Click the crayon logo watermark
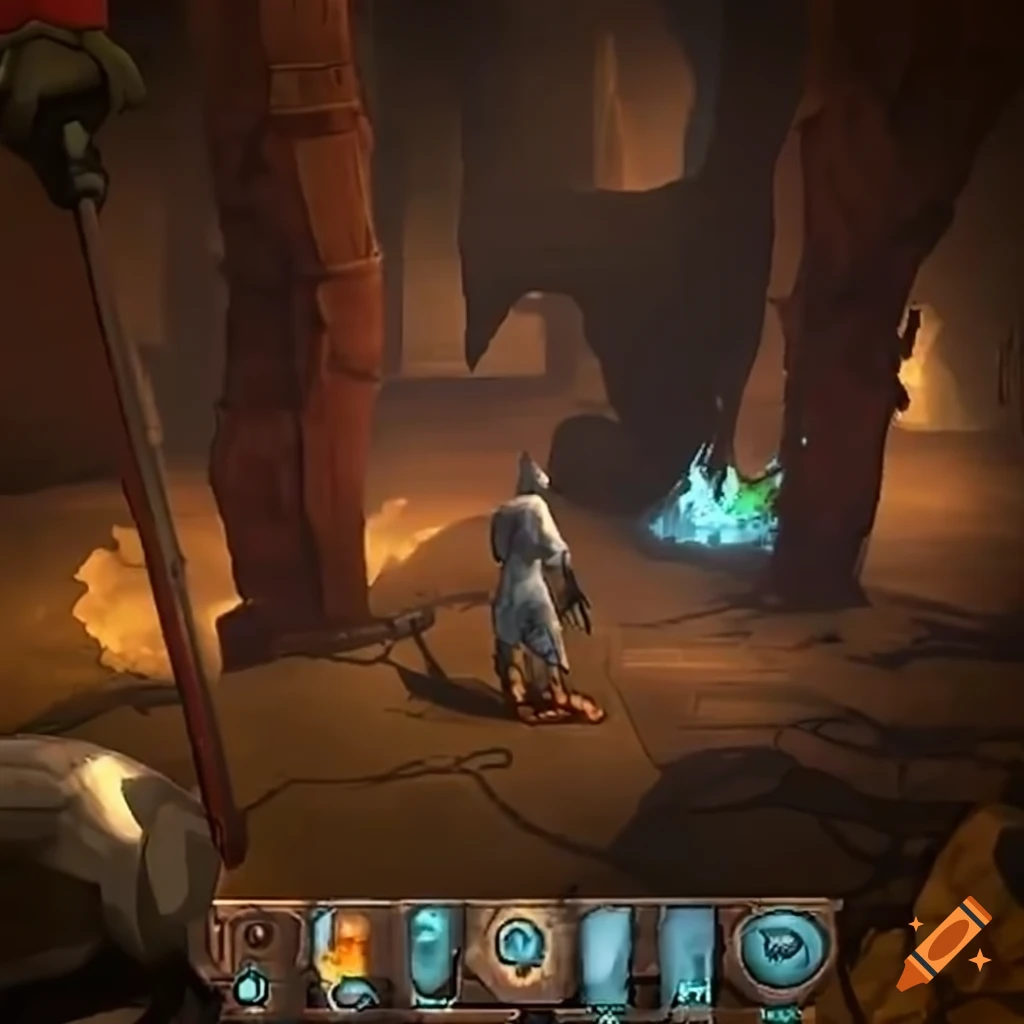This screenshot has height=1024, width=1024. click(943, 943)
